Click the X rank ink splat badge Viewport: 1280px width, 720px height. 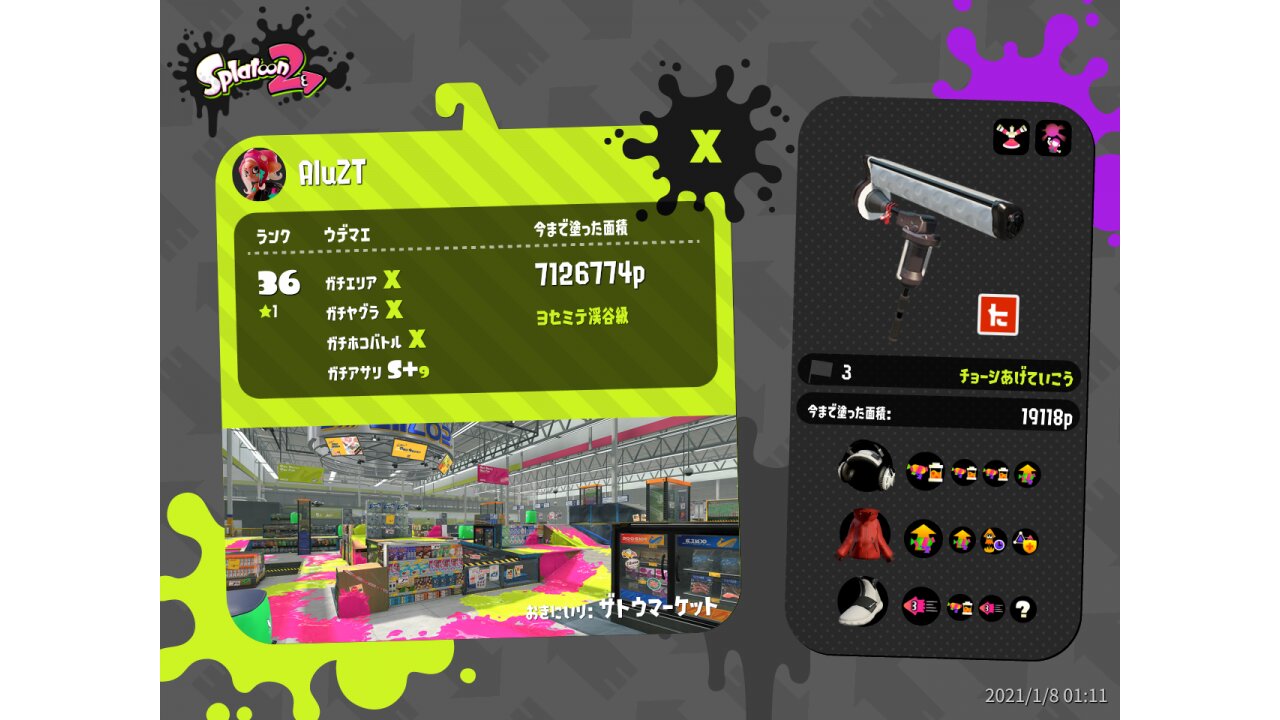(706, 148)
